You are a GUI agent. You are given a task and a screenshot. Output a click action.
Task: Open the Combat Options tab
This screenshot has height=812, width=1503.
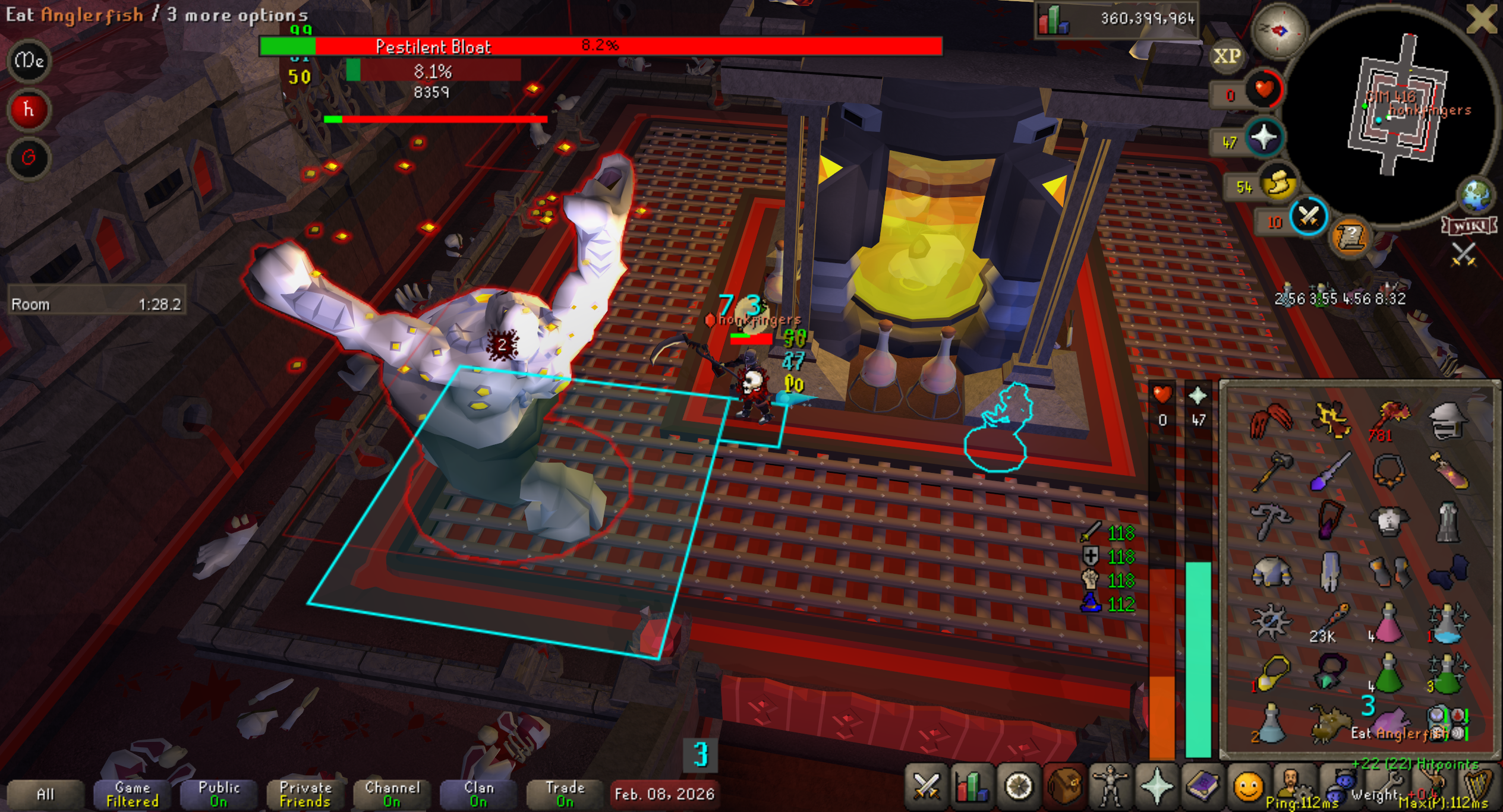pos(925,787)
